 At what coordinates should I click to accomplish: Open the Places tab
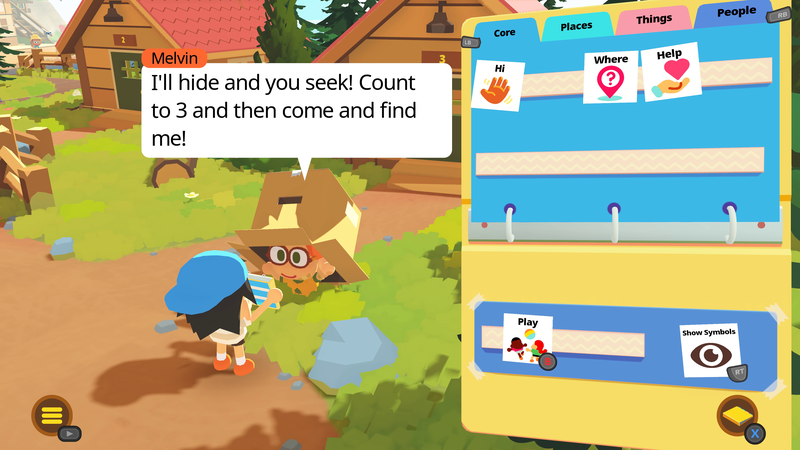pos(576,26)
